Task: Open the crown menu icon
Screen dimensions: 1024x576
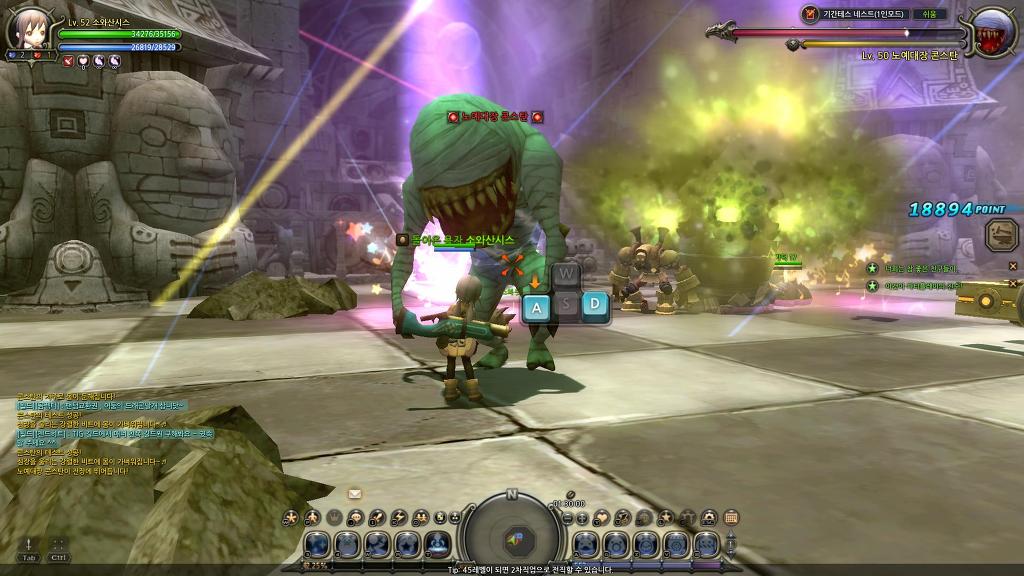Action: [x=335, y=517]
